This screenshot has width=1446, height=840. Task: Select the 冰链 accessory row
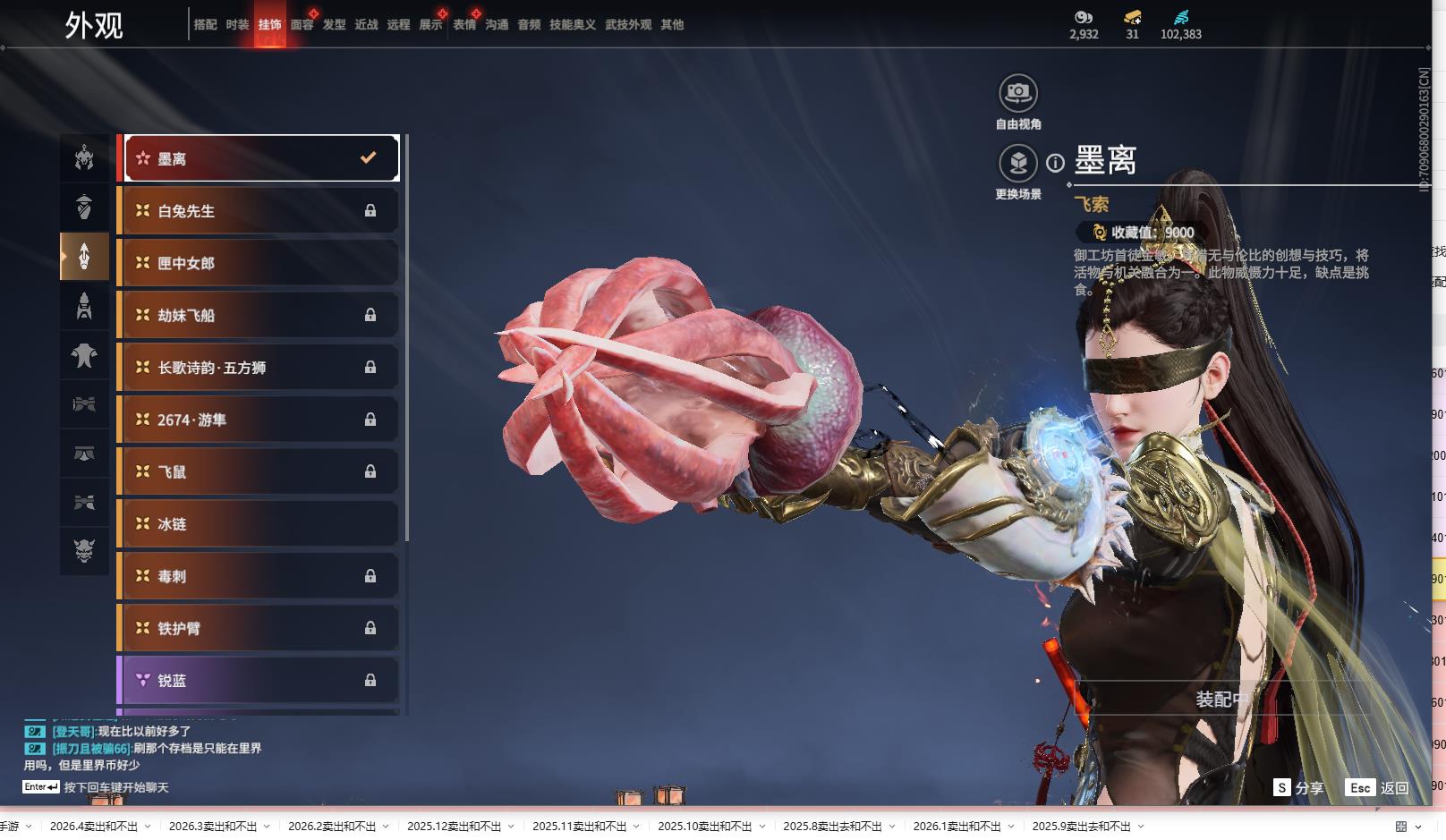259,524
